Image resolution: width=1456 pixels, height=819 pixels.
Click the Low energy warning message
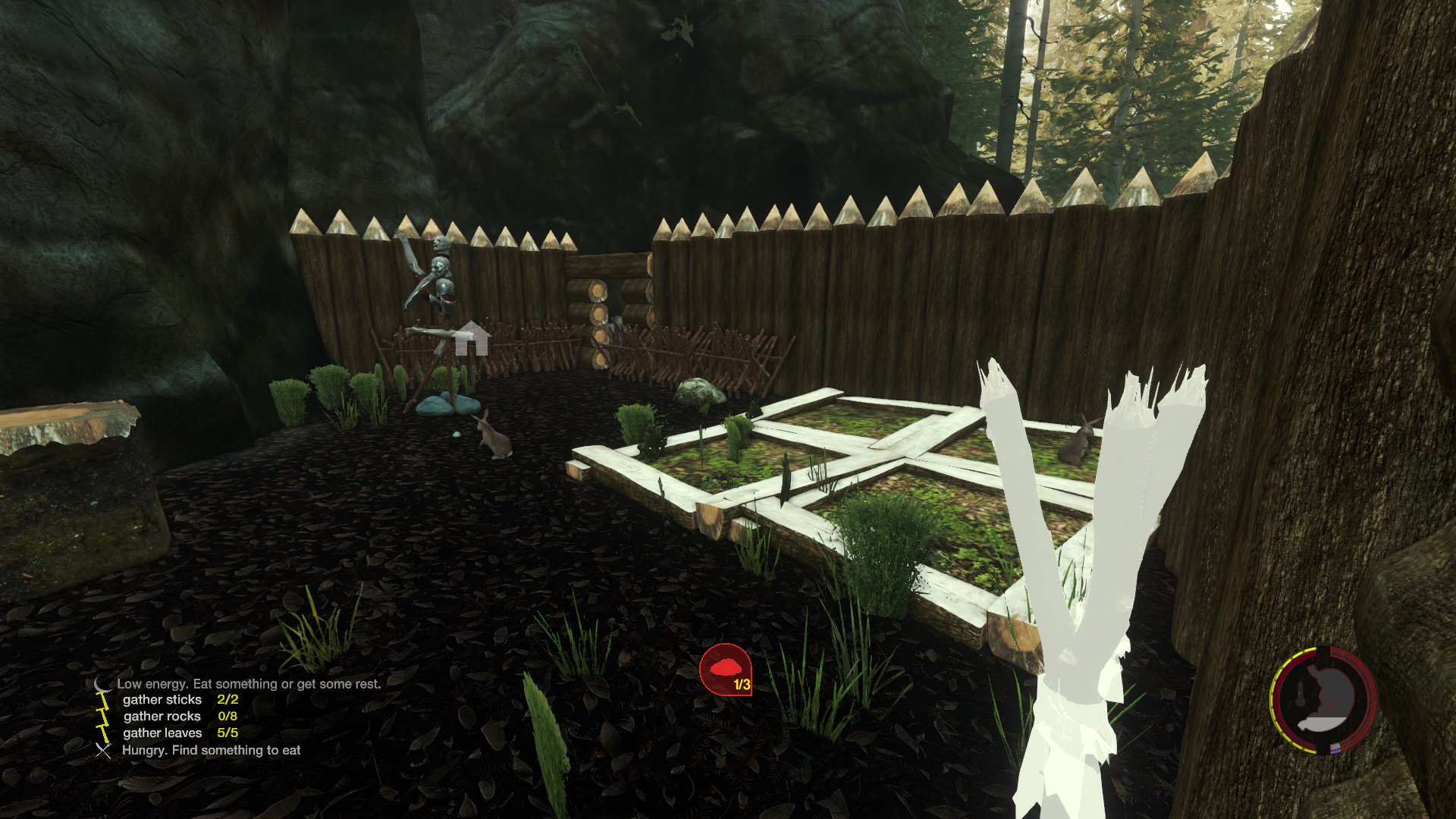[249, 684]
